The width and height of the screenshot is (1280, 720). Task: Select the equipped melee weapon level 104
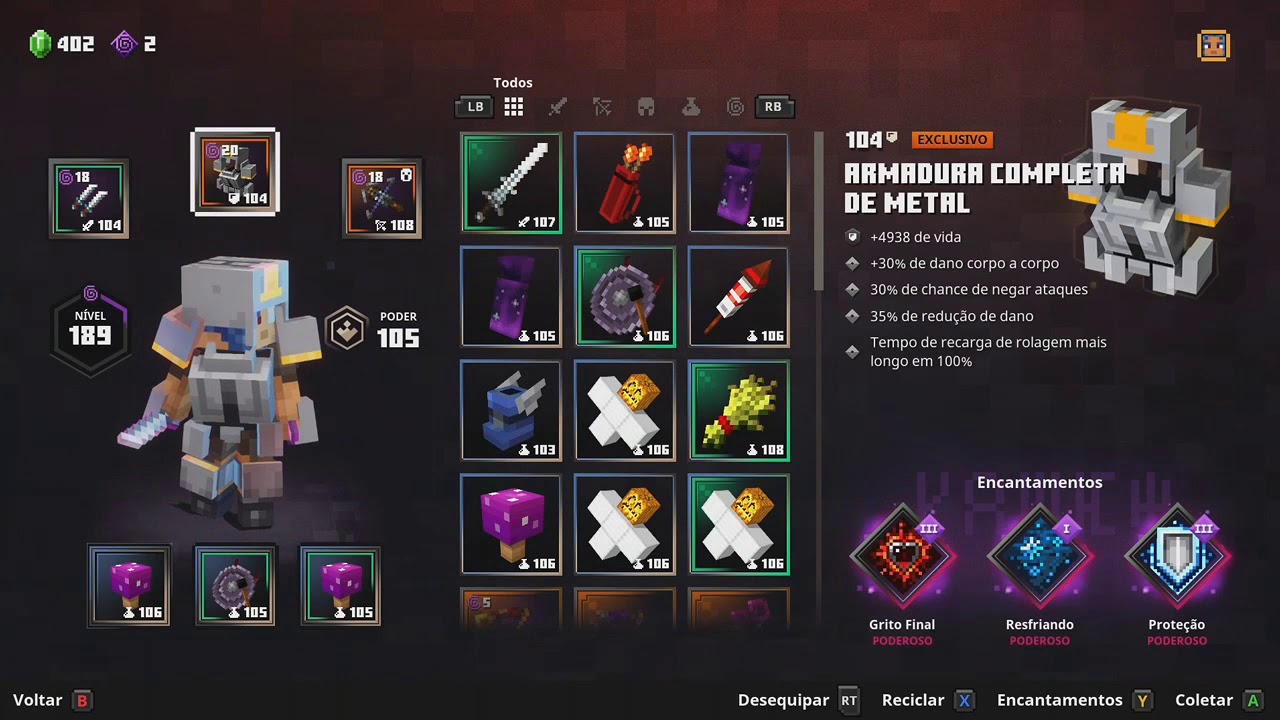(x=90, y=198)
